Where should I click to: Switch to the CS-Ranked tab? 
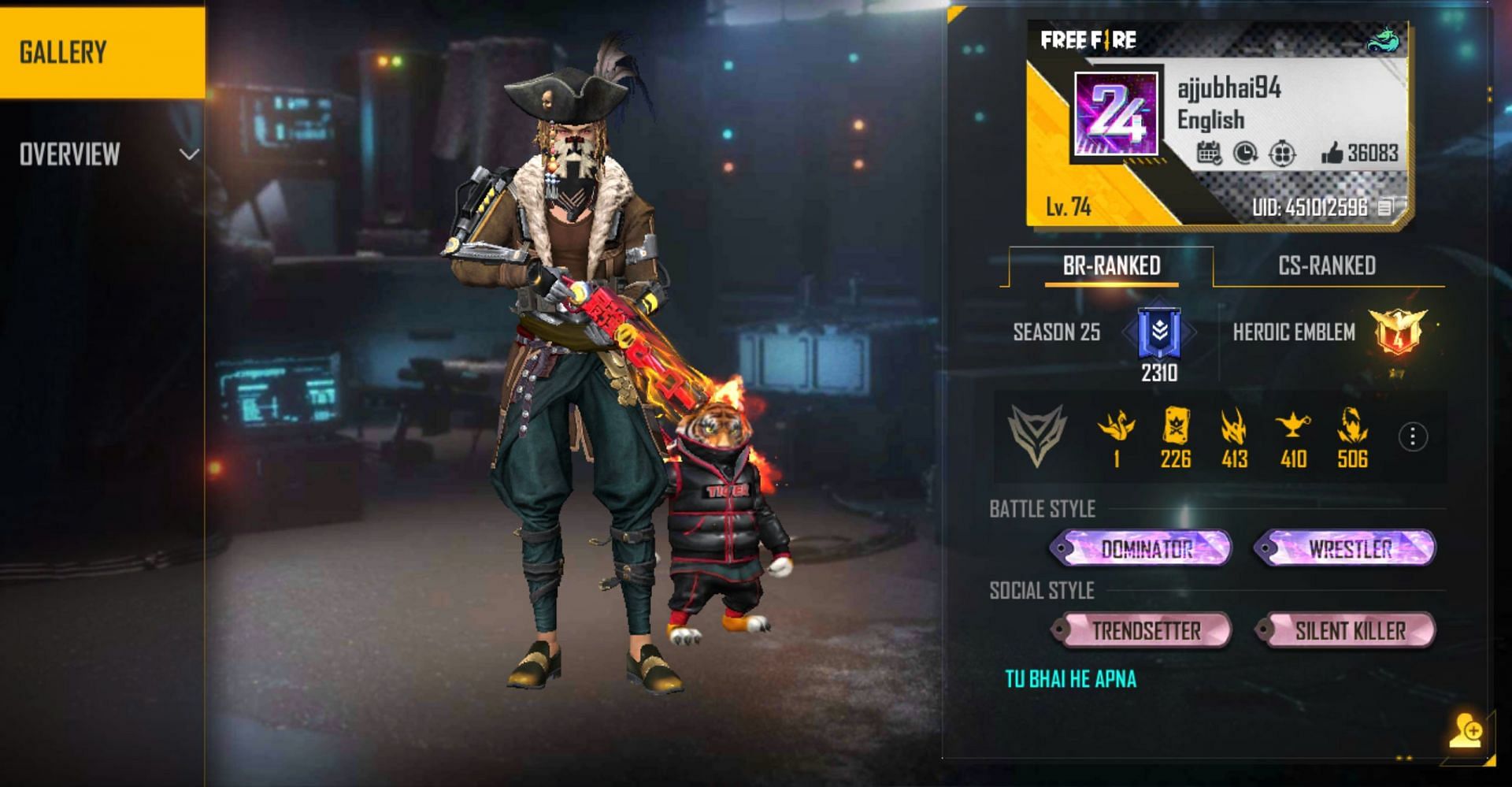click(1327, 266)
